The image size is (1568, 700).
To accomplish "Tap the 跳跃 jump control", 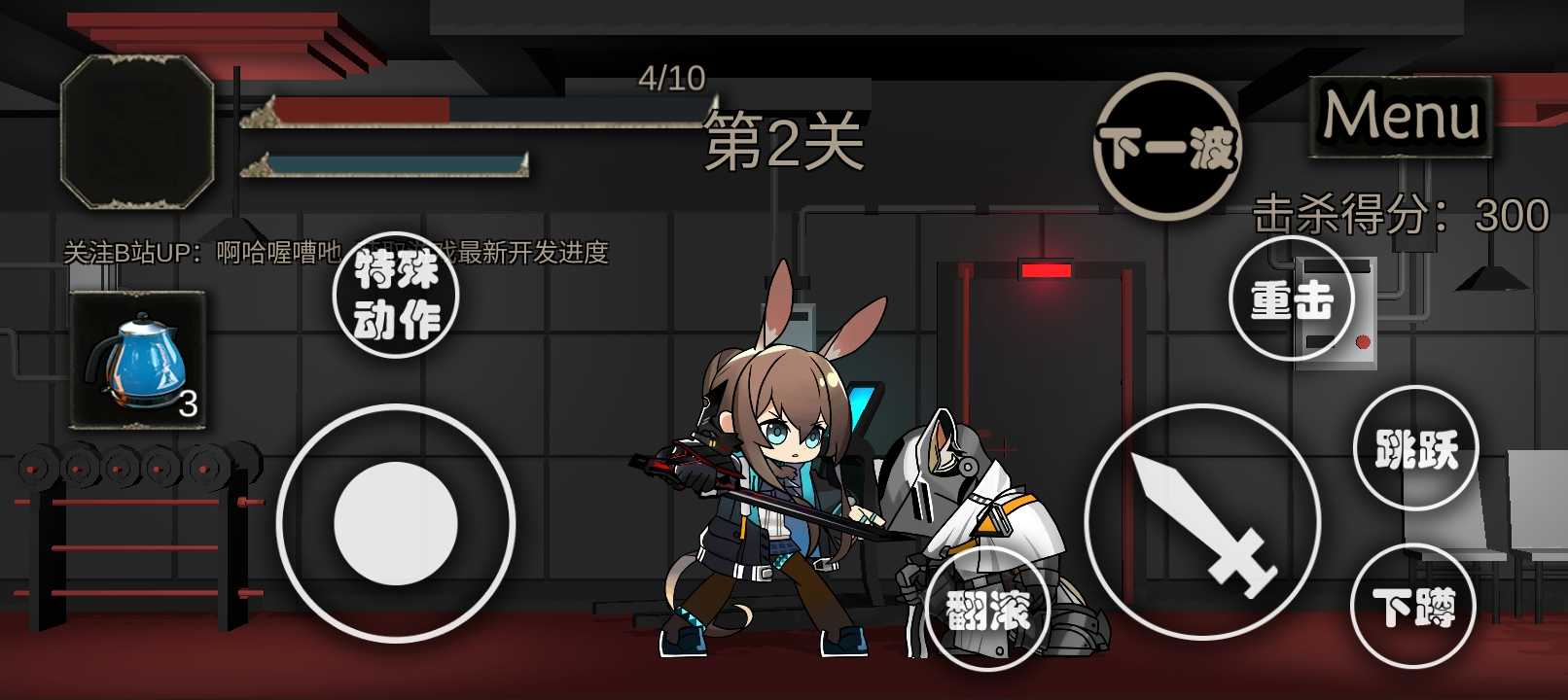I will tap(1415, 447).
